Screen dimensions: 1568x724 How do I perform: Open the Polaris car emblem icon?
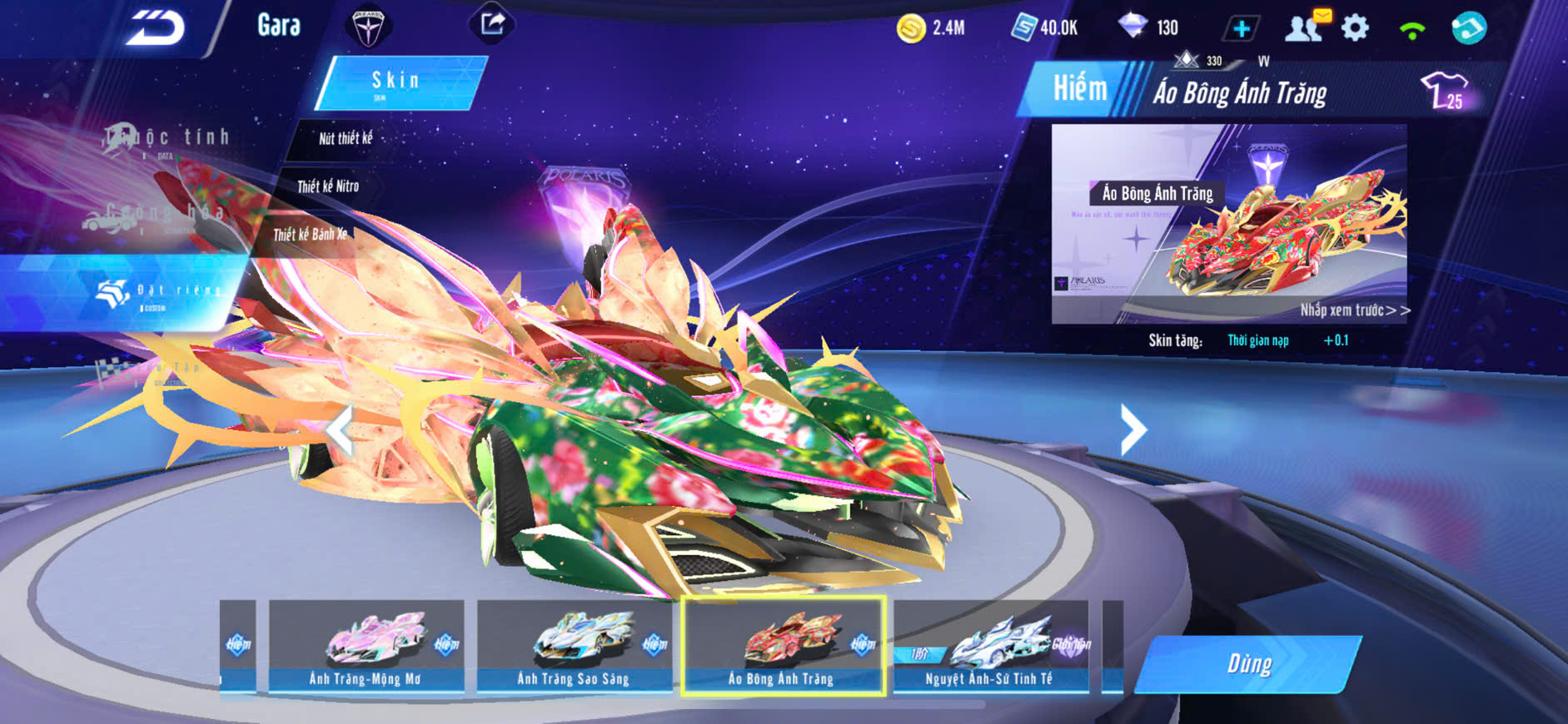click(367, 27)
